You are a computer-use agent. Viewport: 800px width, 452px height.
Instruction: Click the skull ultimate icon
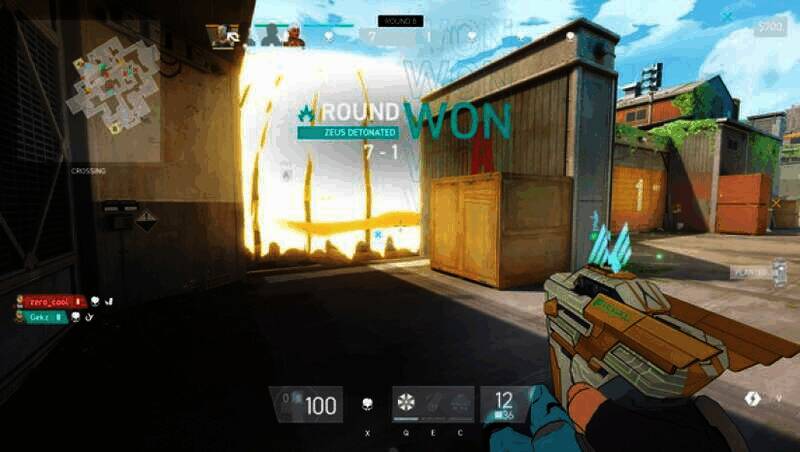click(x=367, y=405)
